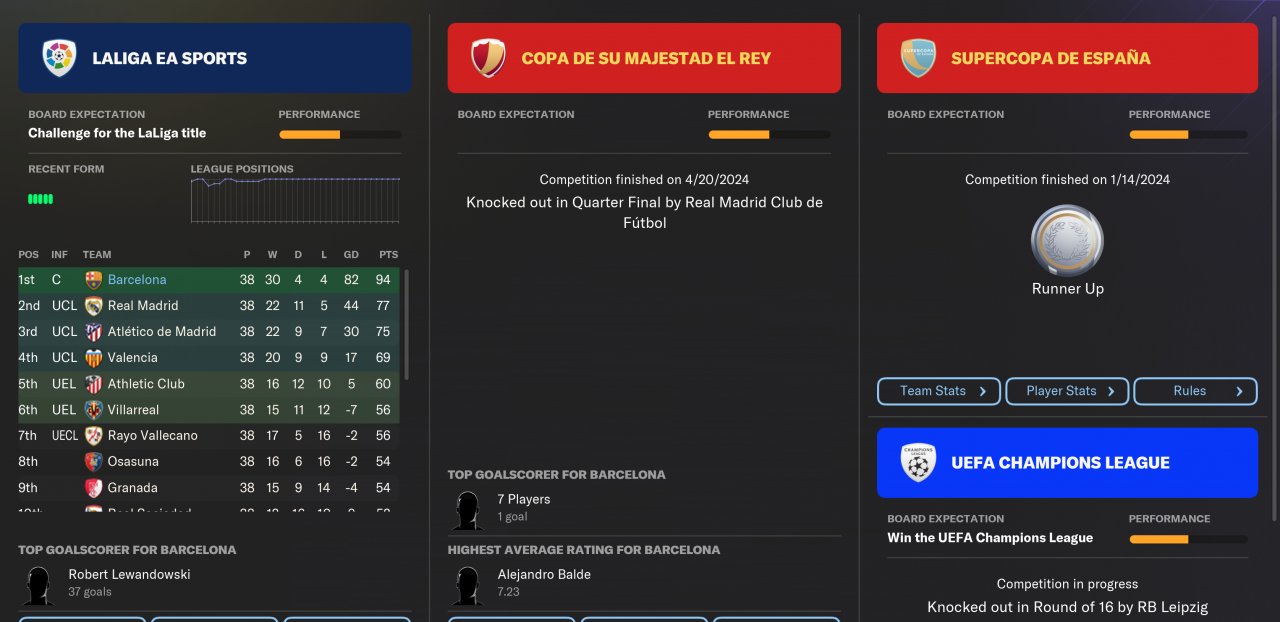Viewport: 1280px width, 622px height.
Task: Open the UEFA Champions League header
Action: tap(1067, 463)
